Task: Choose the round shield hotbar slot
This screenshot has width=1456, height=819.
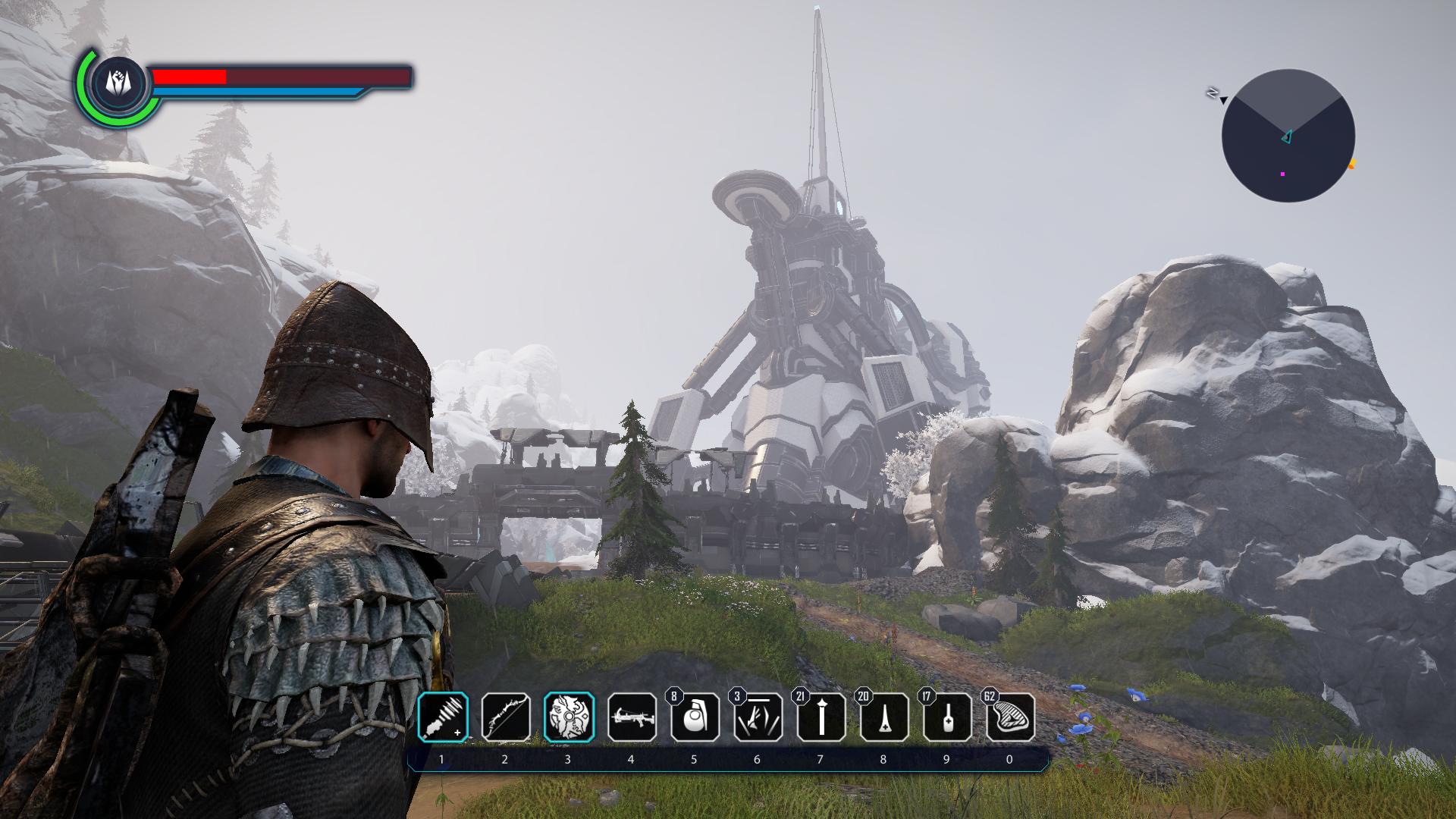Action: pos(569,717)
